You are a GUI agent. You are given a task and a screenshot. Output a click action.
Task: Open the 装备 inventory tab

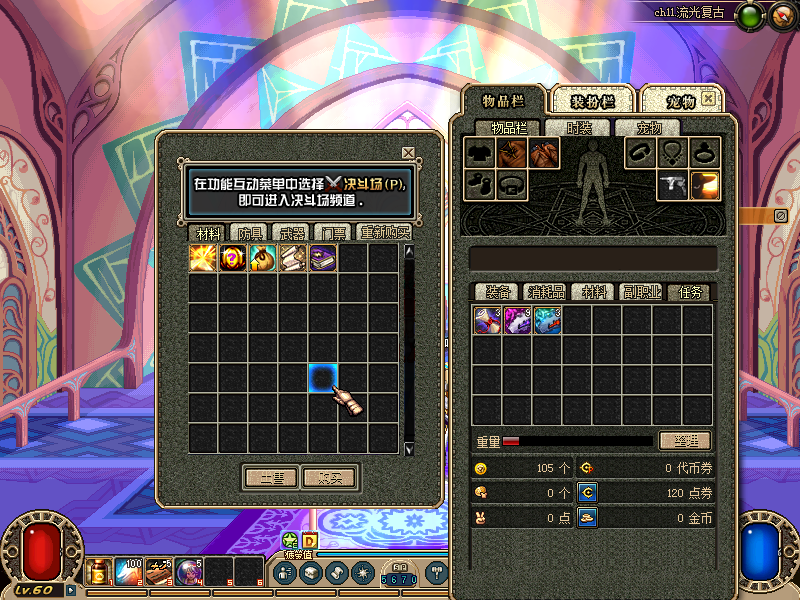498,292
